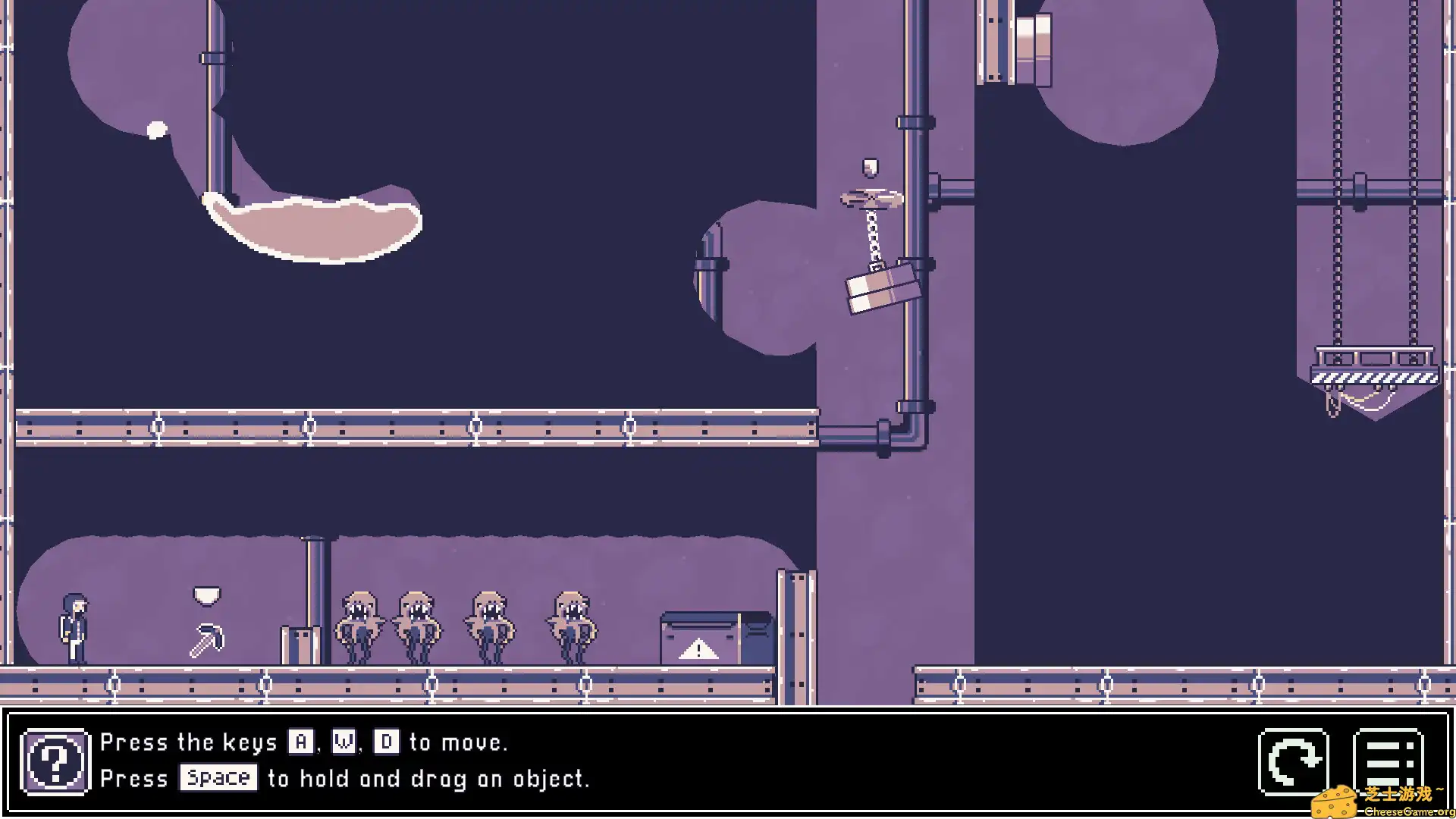Click the Space key label in the tutorial
This screenshot has width=1456, height=819.
[218, 778]
